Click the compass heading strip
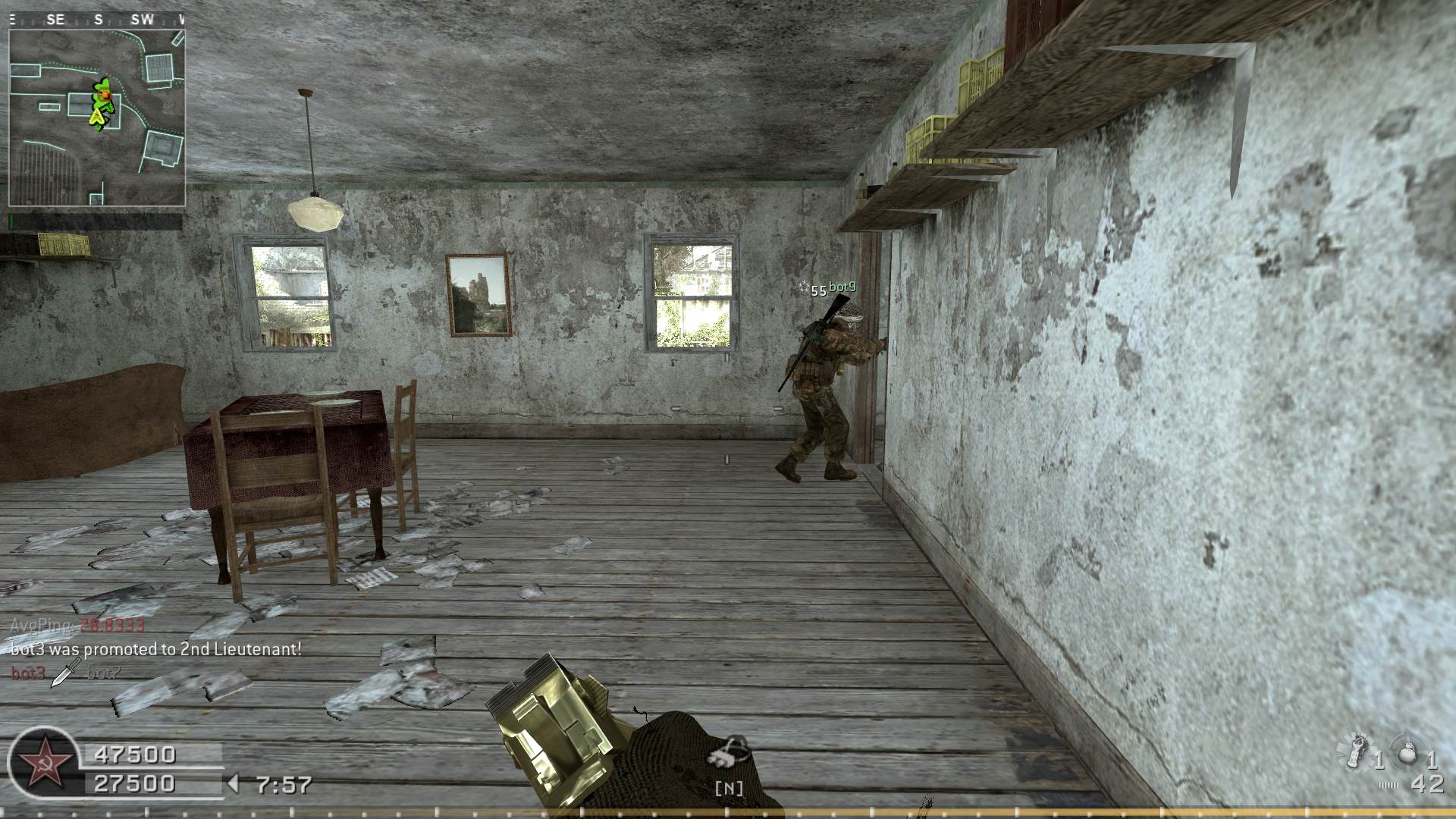 [97, 20]
